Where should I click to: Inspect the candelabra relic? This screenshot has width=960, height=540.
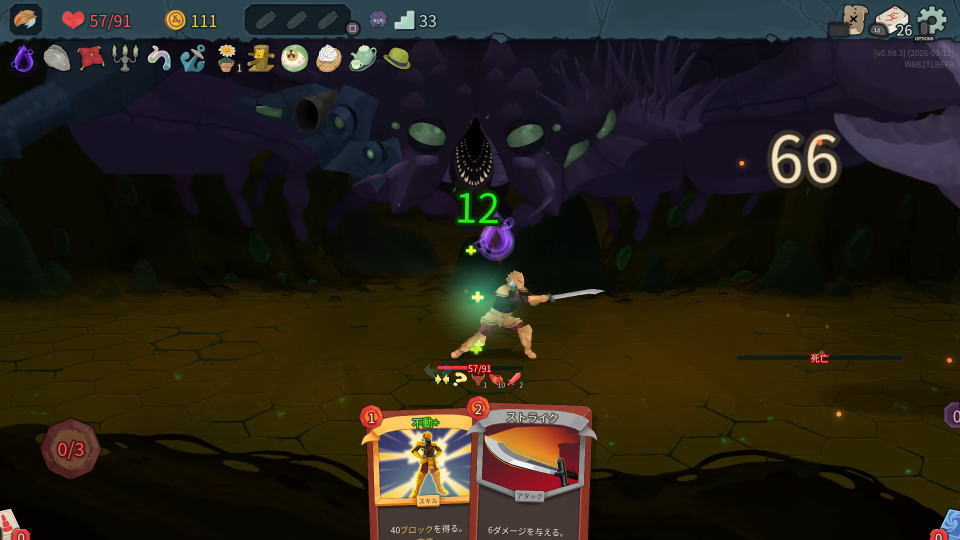125,59
